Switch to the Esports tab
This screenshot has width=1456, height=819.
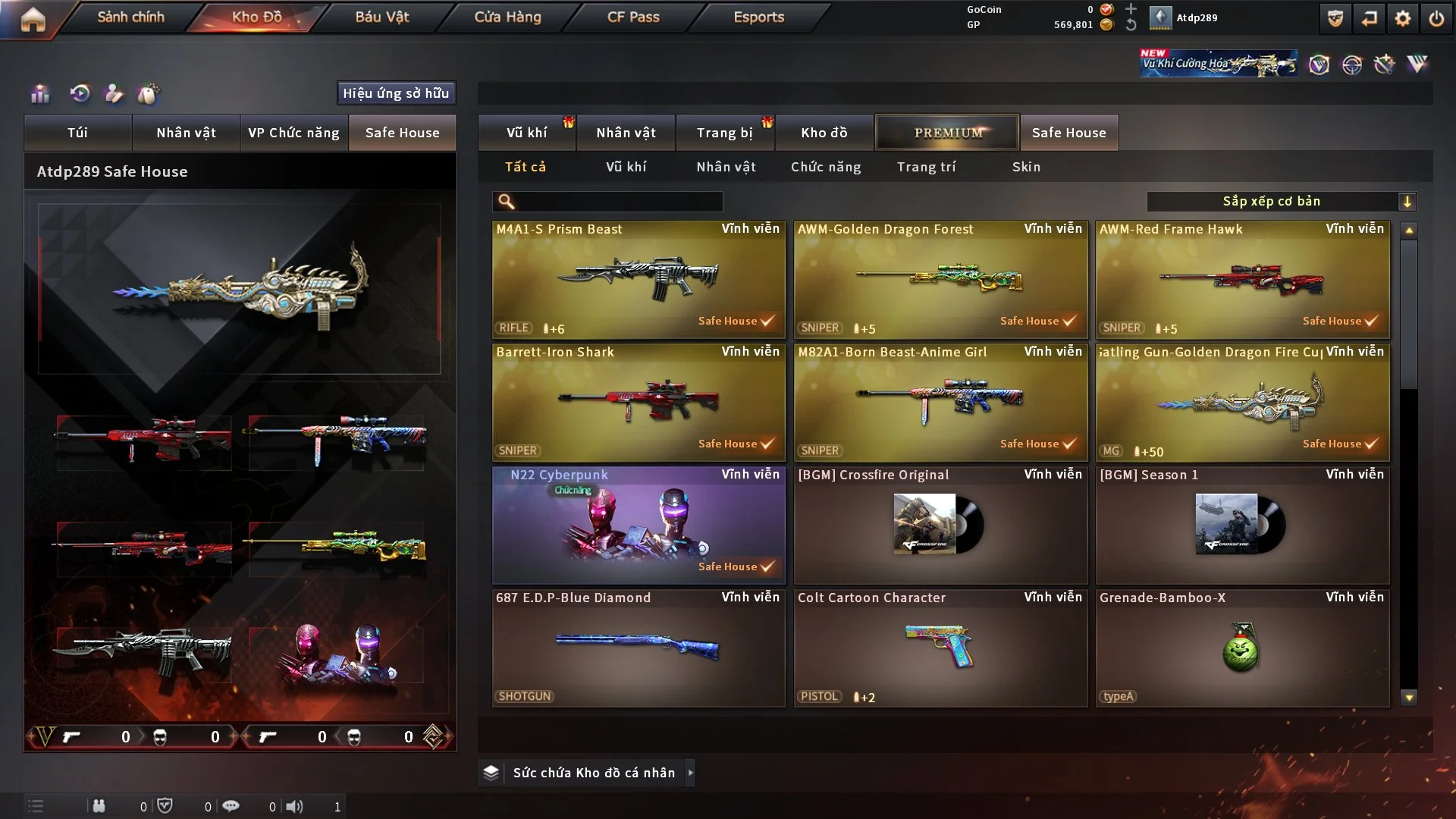point(758,17)
